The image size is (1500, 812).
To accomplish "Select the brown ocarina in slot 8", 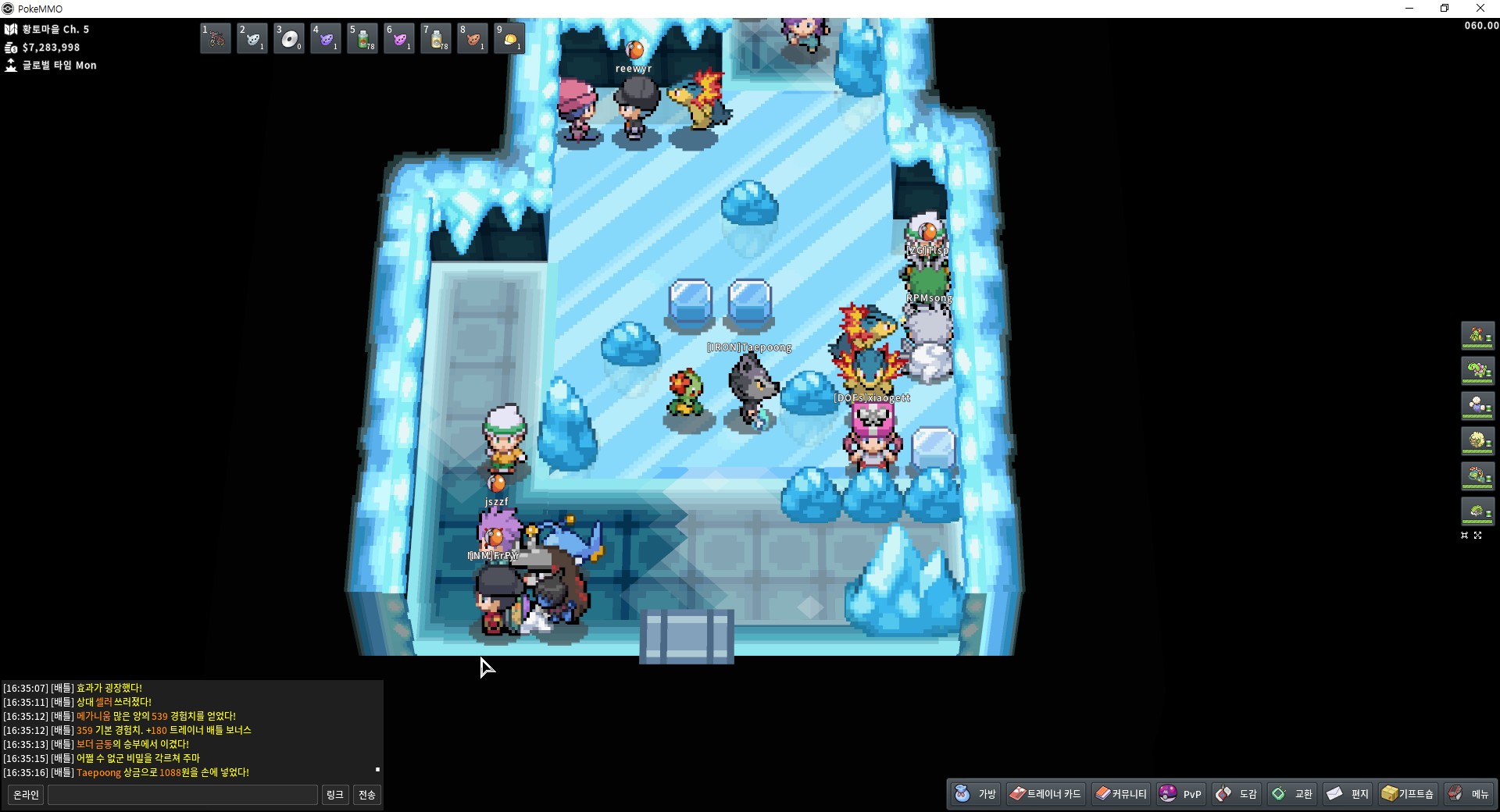I will [x=473, y=38].
